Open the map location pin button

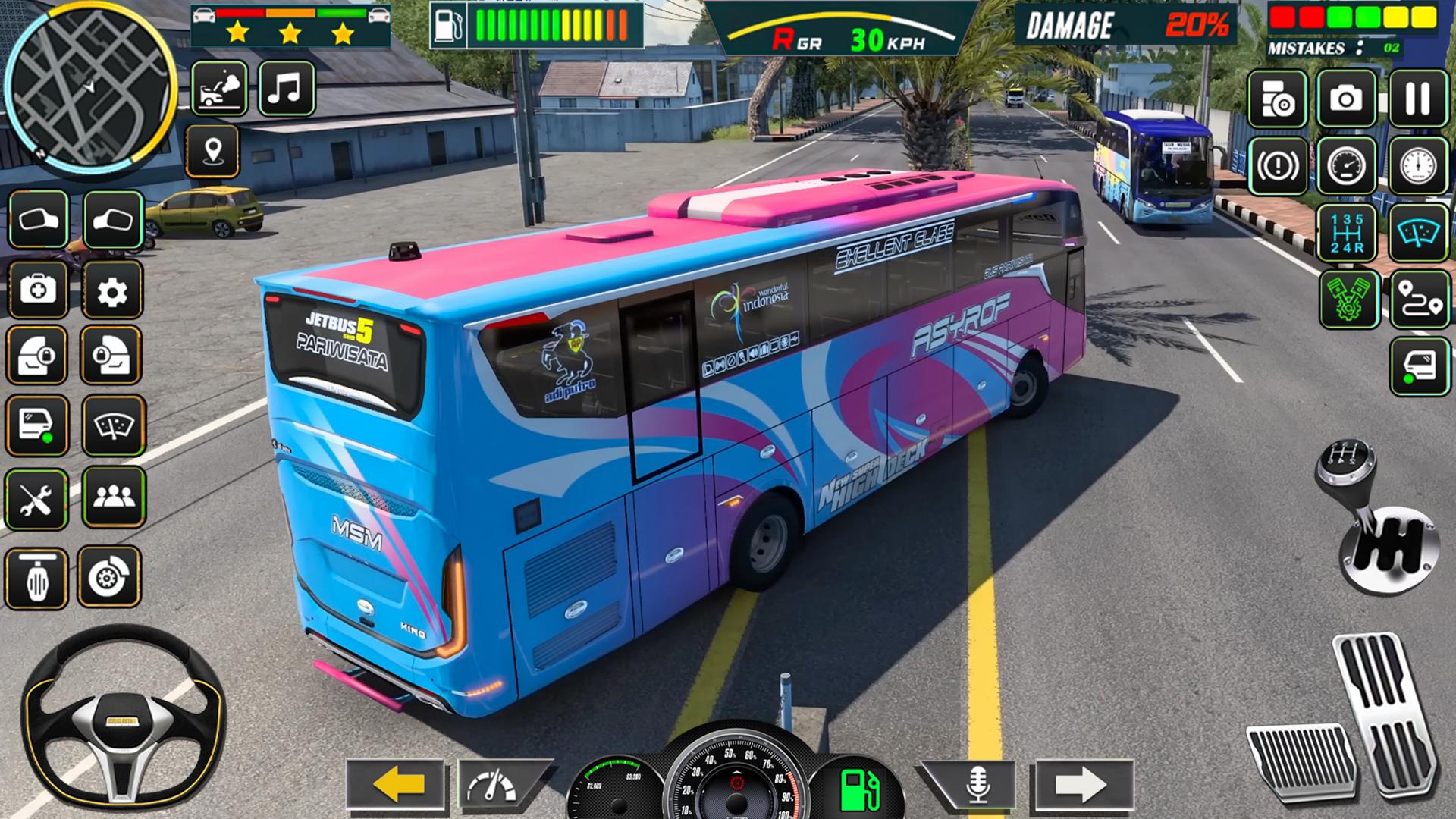click(213, 151)
